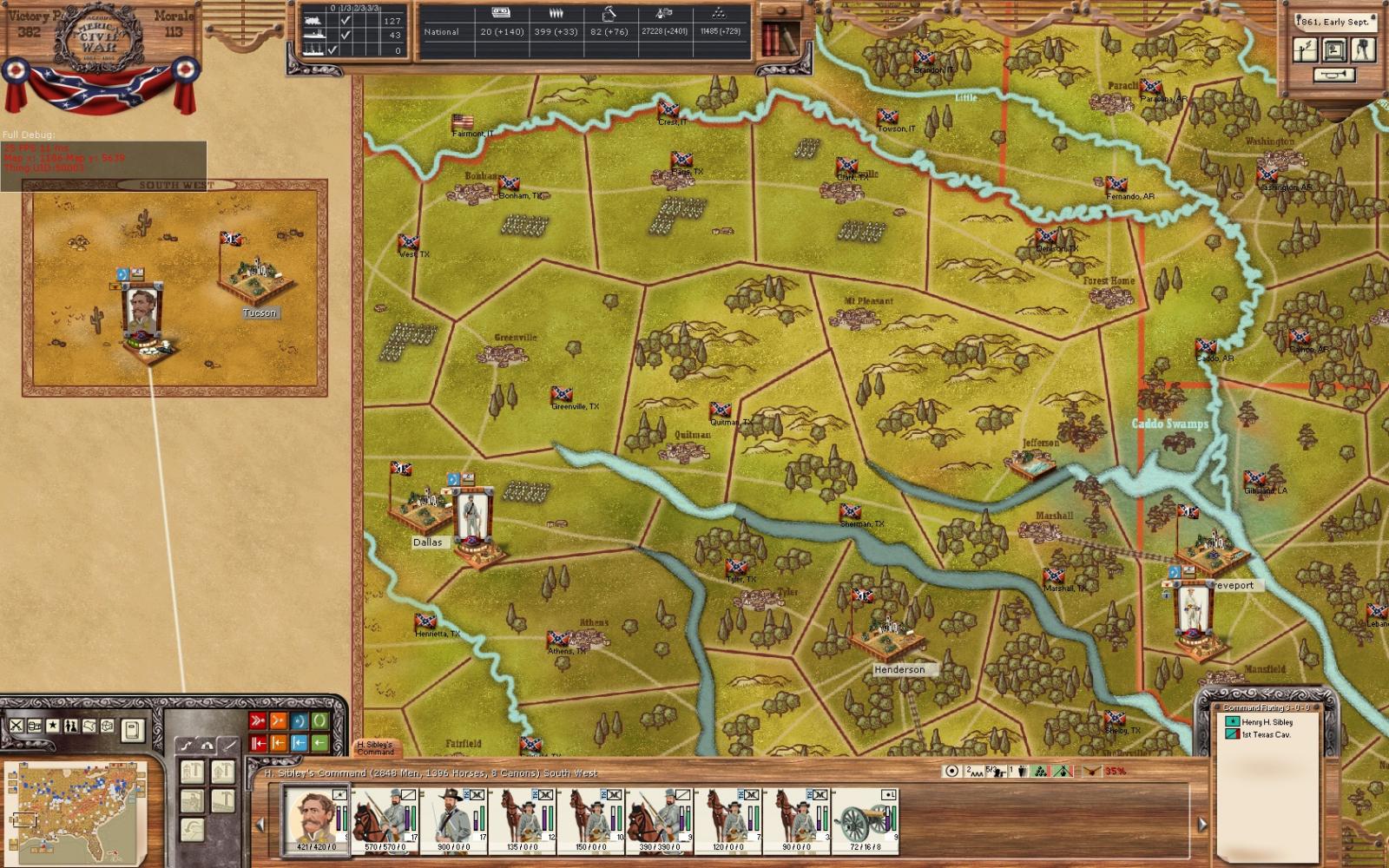Select the cannon artillery unit card
Screen dimensions: 1389x868
coord(866,819)
